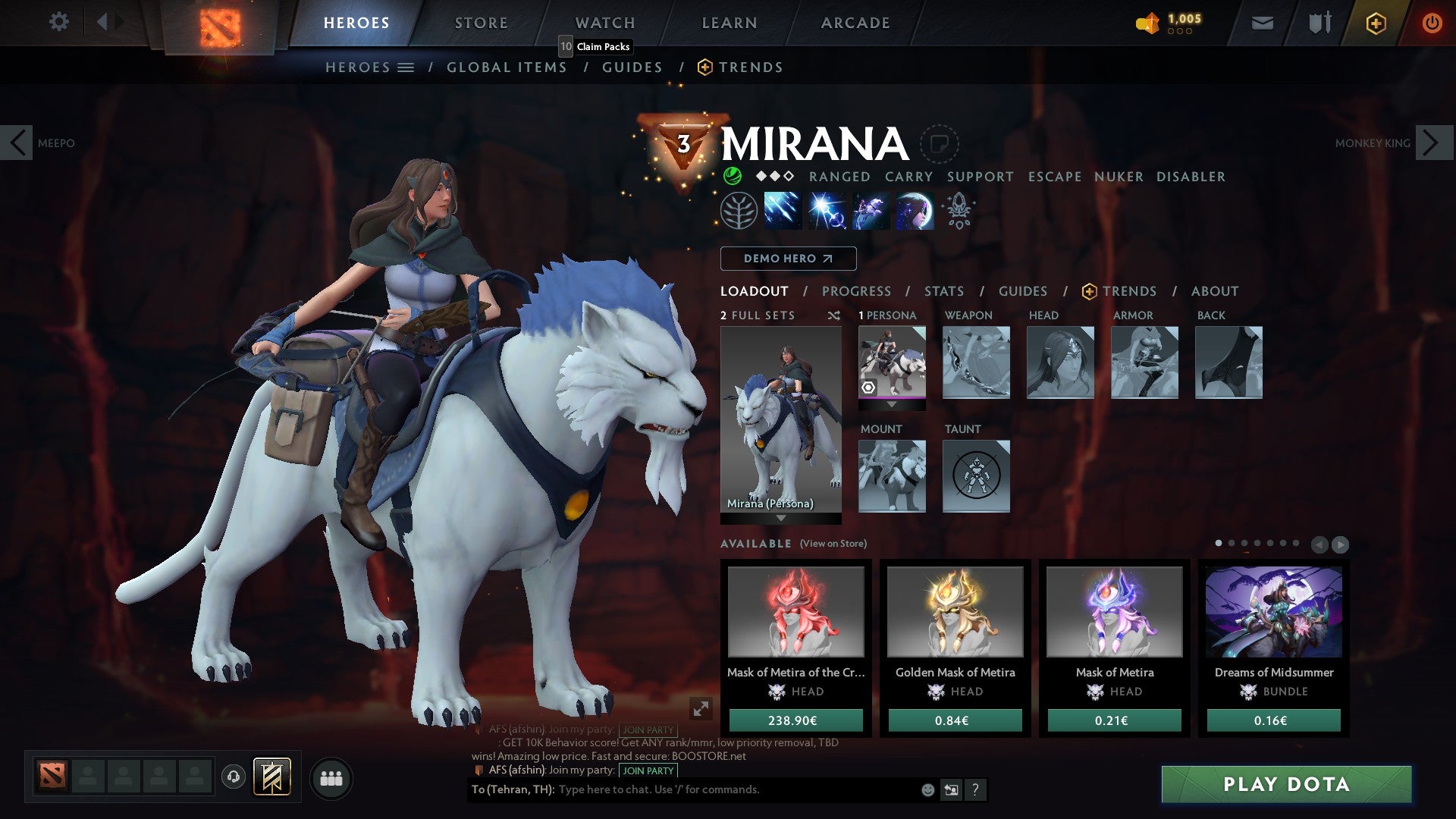View the Sacred Arrow ability icon
1456x819 pixels.
[827, 212]
